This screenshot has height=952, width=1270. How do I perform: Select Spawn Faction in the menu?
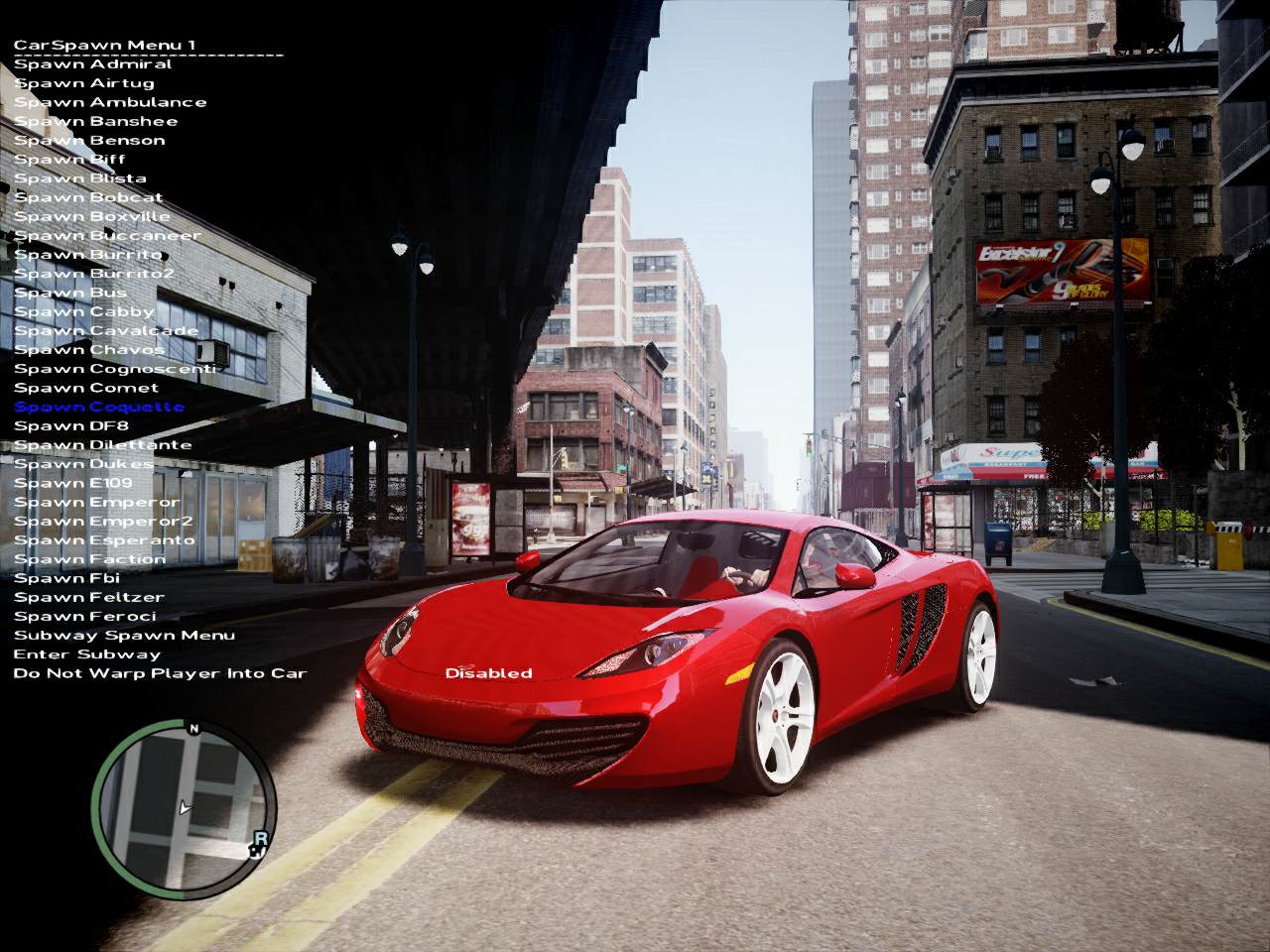pos(89,559)
